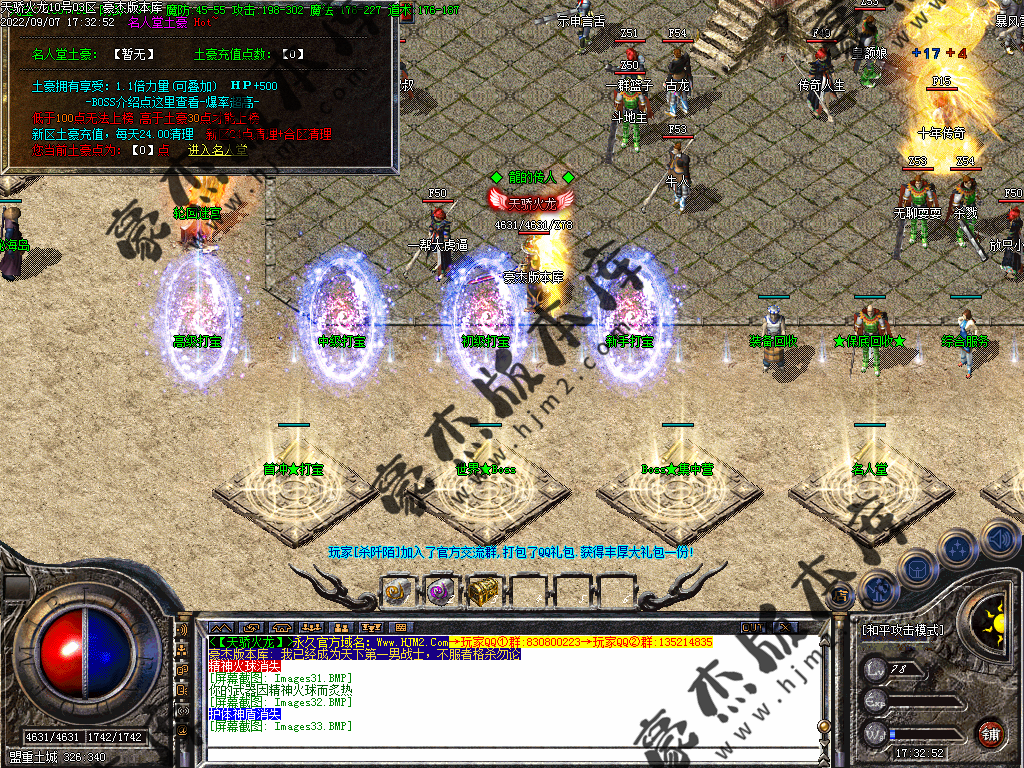
Task: Open the 店 shop button
Action: click(840, 597)
